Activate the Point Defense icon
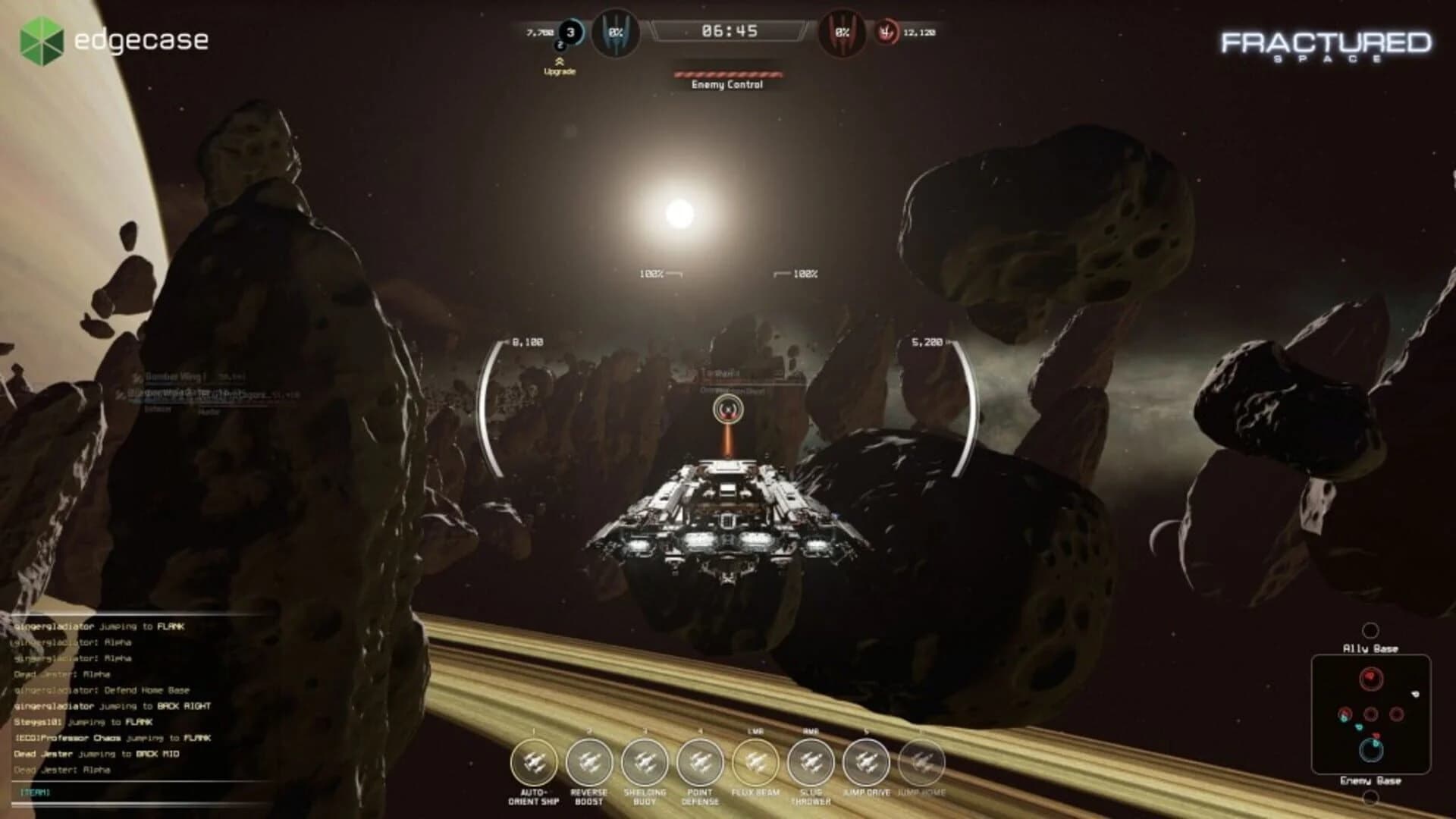The height and width of the screenshot is (819, 1456). click(700, 761)
